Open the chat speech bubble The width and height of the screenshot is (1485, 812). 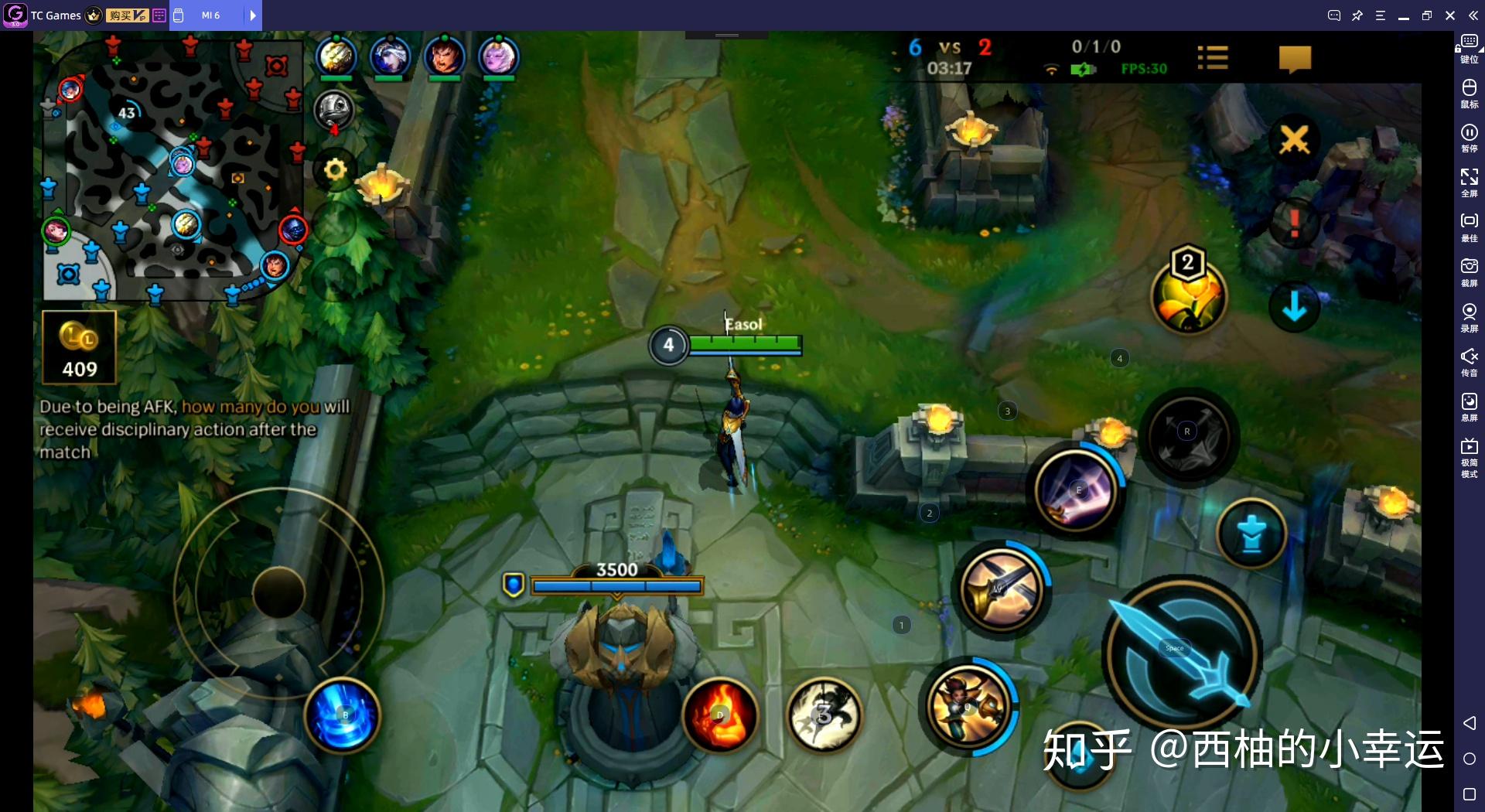tap(1295, 59)
